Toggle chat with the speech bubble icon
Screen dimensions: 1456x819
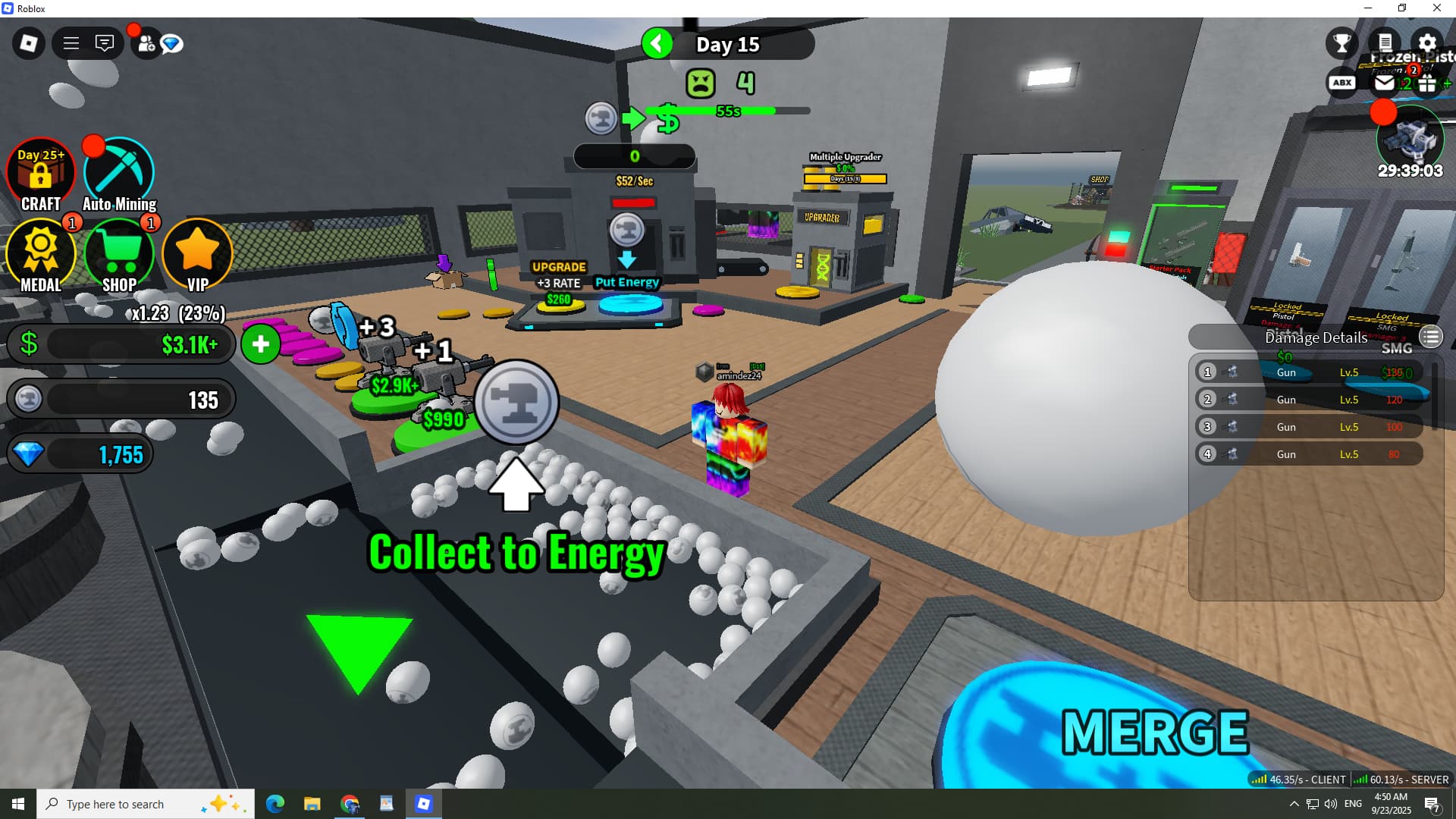(105, 43)
